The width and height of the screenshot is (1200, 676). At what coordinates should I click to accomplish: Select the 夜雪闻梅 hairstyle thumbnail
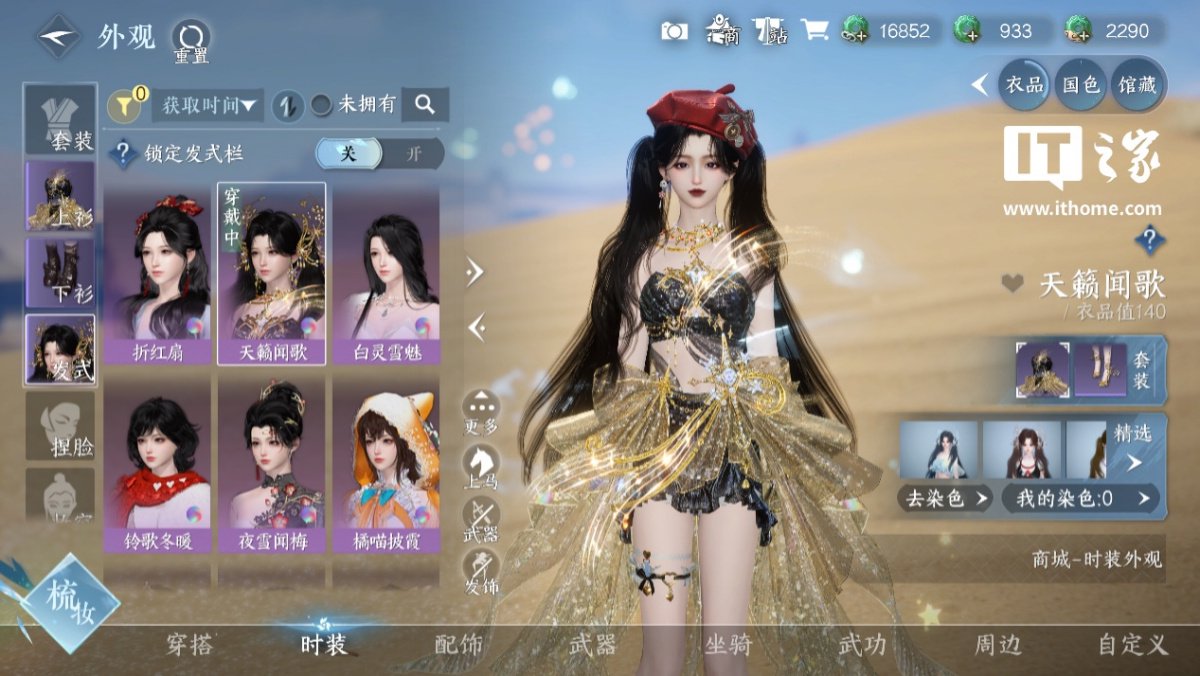tap(271, 465)
